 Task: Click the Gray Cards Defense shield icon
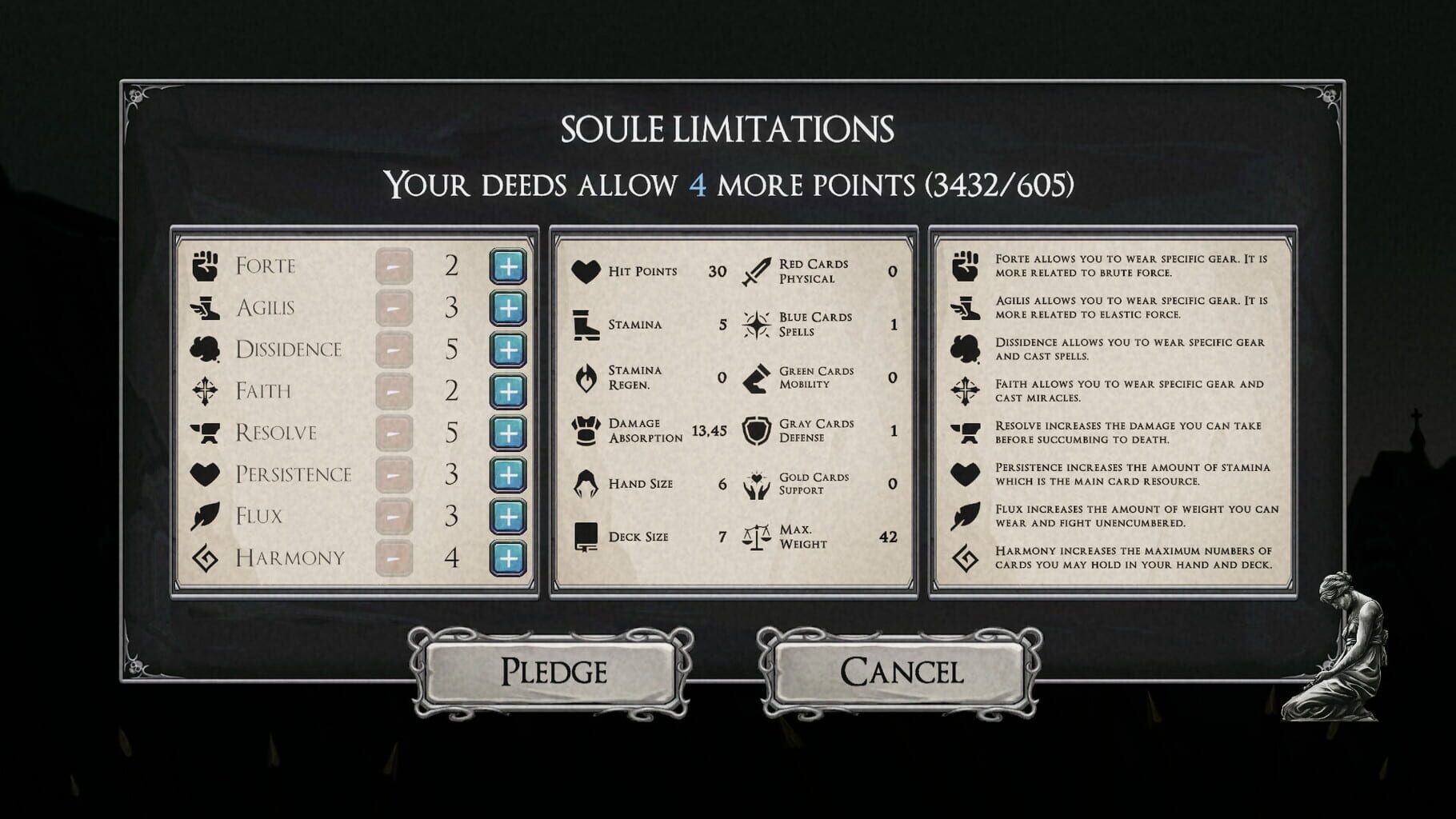tap(755, 429)
